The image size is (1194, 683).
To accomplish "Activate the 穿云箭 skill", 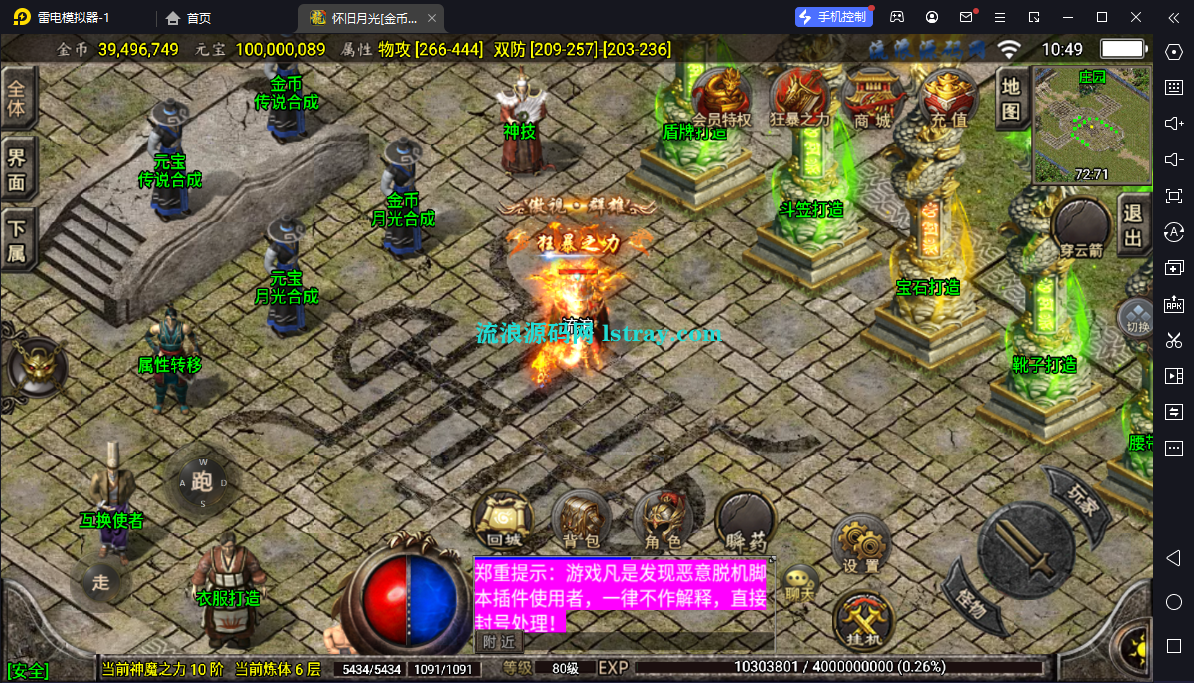I will [1081, 227].
